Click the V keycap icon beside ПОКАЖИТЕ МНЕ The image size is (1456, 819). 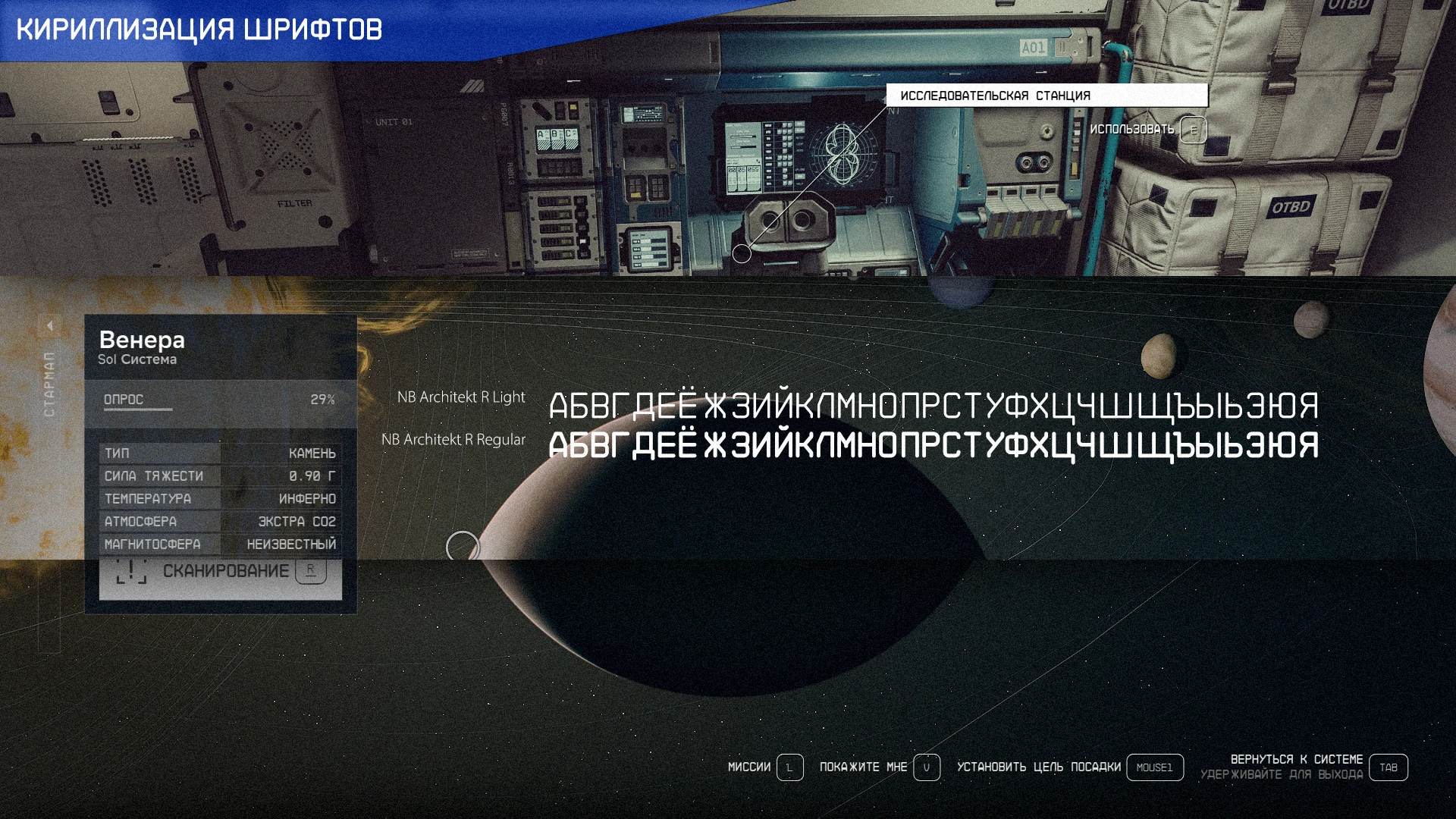coord(927,767)
